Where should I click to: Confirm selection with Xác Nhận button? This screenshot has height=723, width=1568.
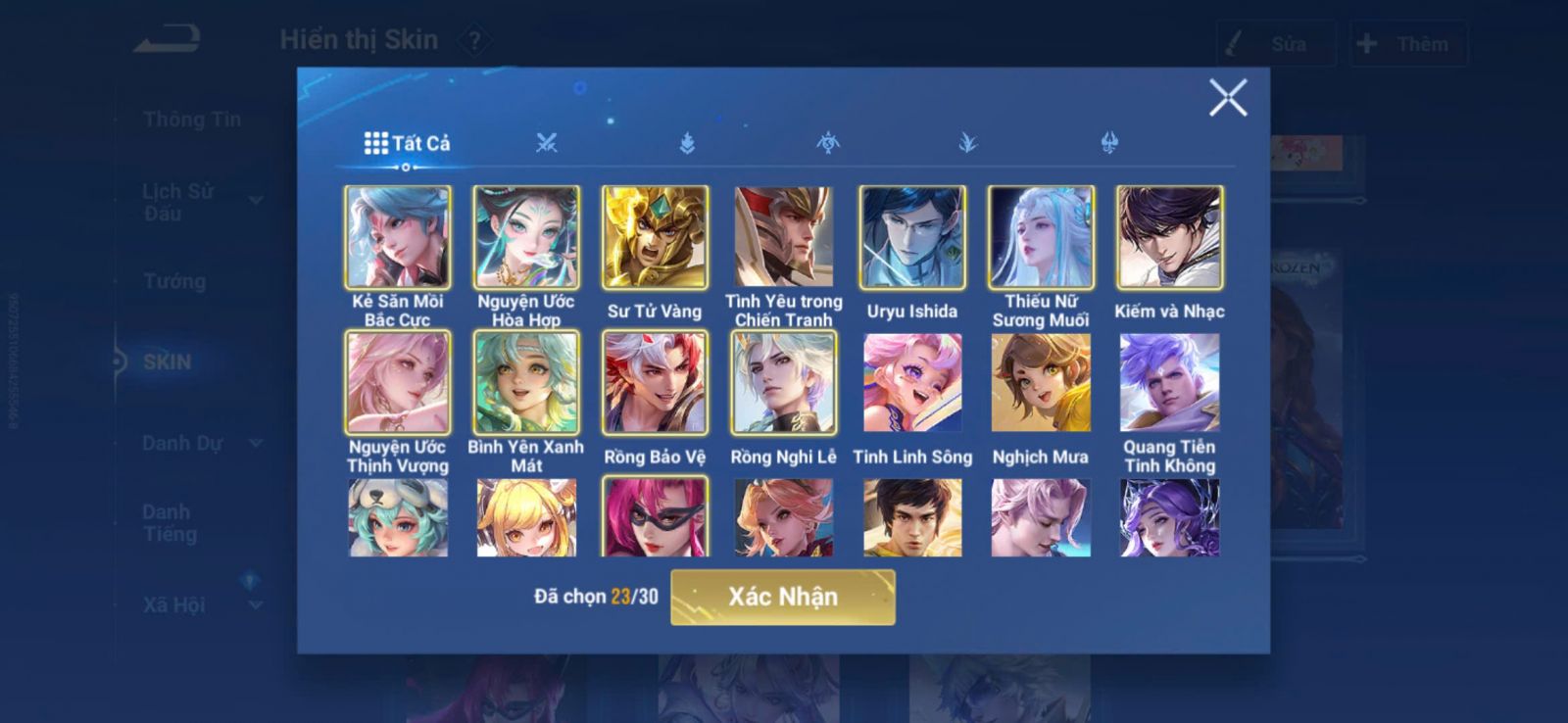[782, 597]
